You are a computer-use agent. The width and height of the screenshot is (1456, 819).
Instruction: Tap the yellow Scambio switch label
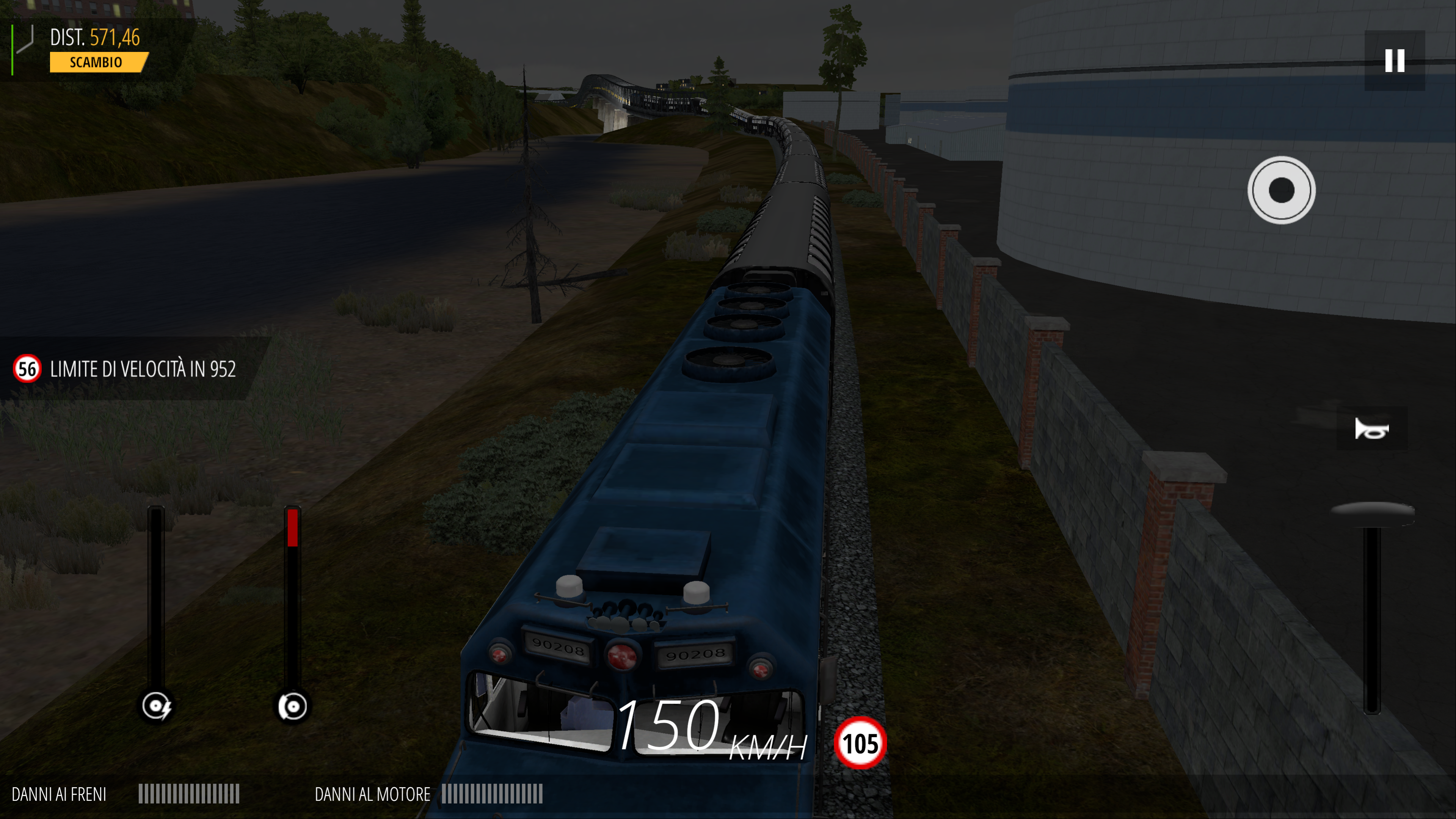coord(98,62)
